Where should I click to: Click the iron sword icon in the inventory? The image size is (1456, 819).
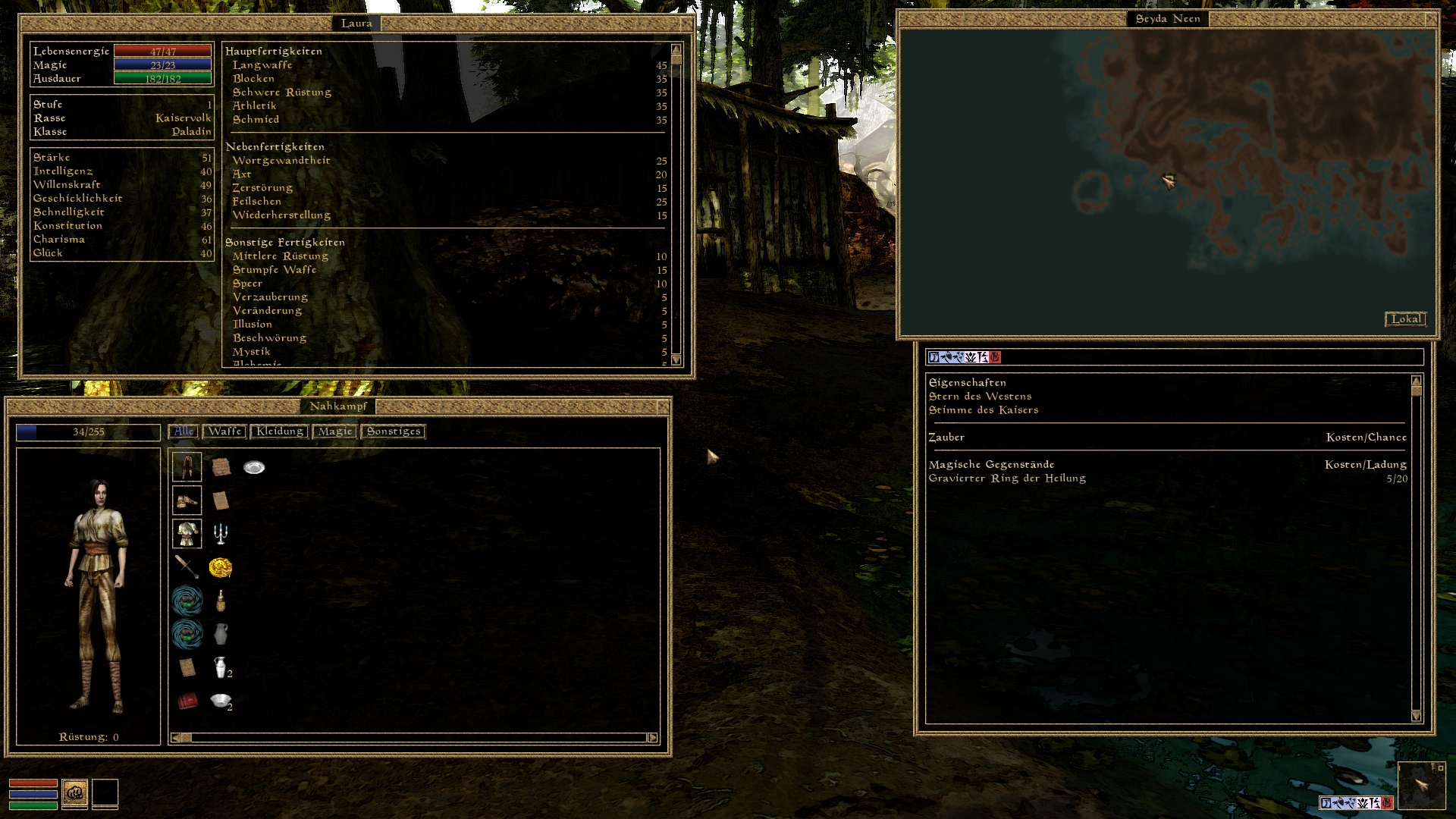coord(186,564)
